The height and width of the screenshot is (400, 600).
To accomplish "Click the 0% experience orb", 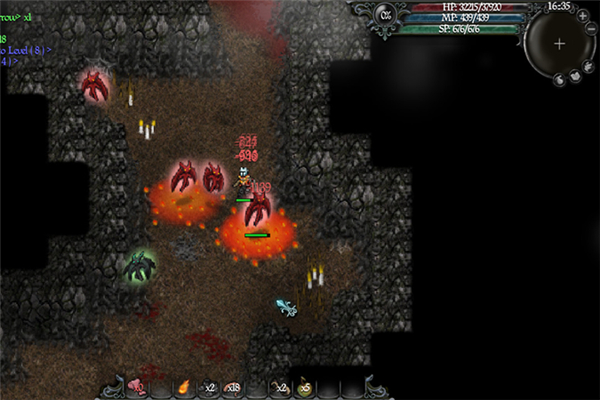I will (x=387, y=14).
